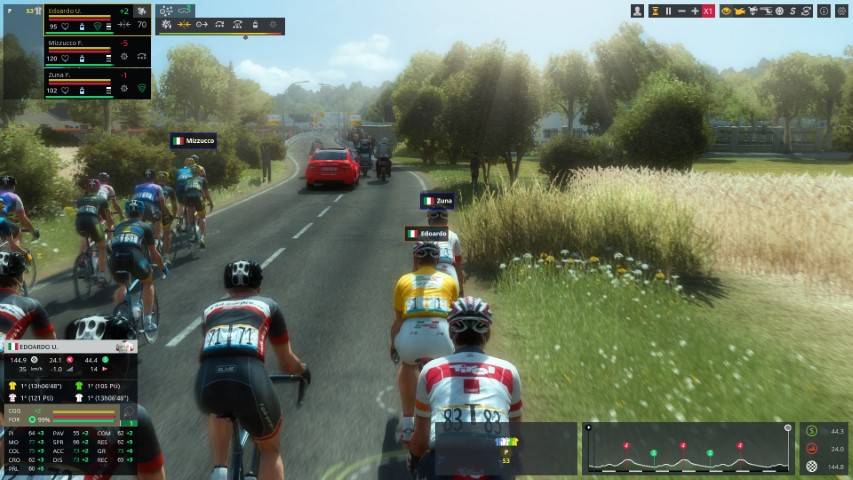Click the Mizzucco name tag above rider
This screenshot has width=853, height=480.
tap(193, 141)
